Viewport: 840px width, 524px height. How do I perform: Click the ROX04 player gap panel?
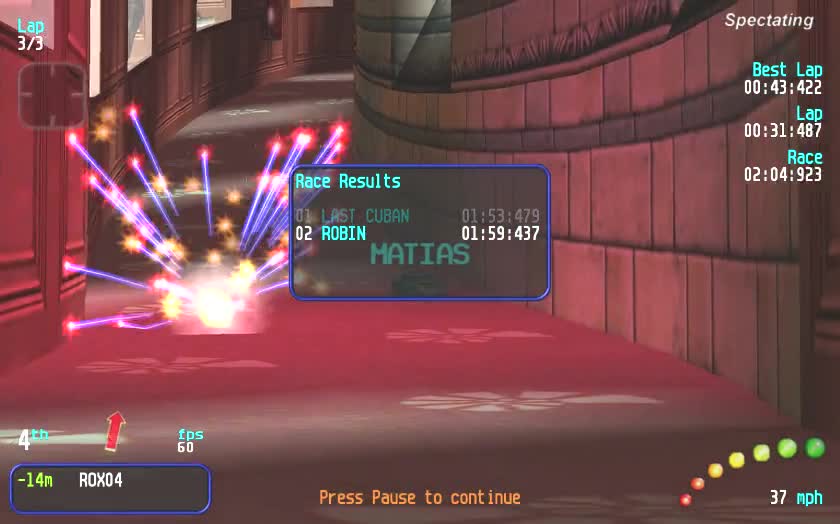[x=110, y=488]
